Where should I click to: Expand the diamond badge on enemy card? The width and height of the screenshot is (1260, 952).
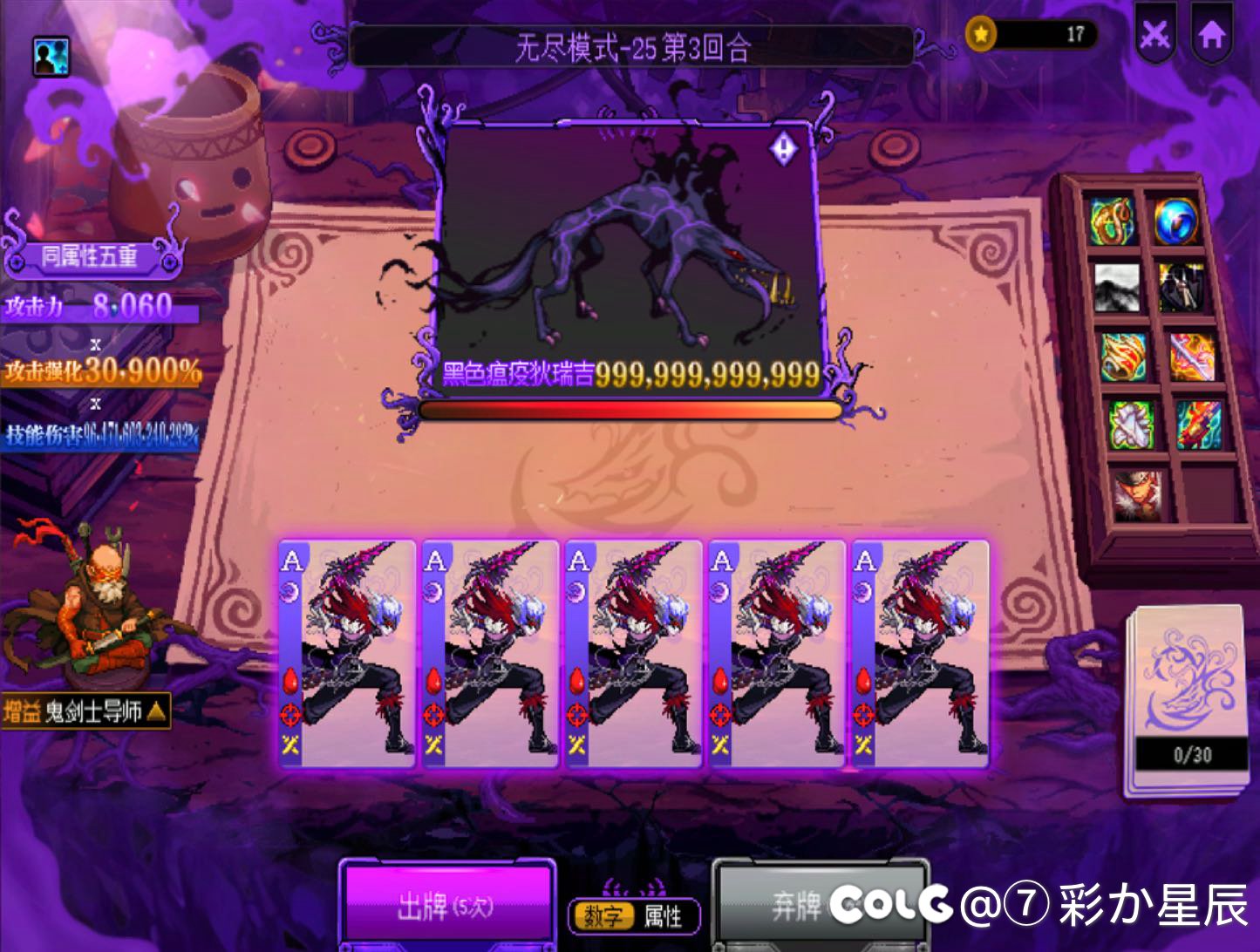point(782,147)
